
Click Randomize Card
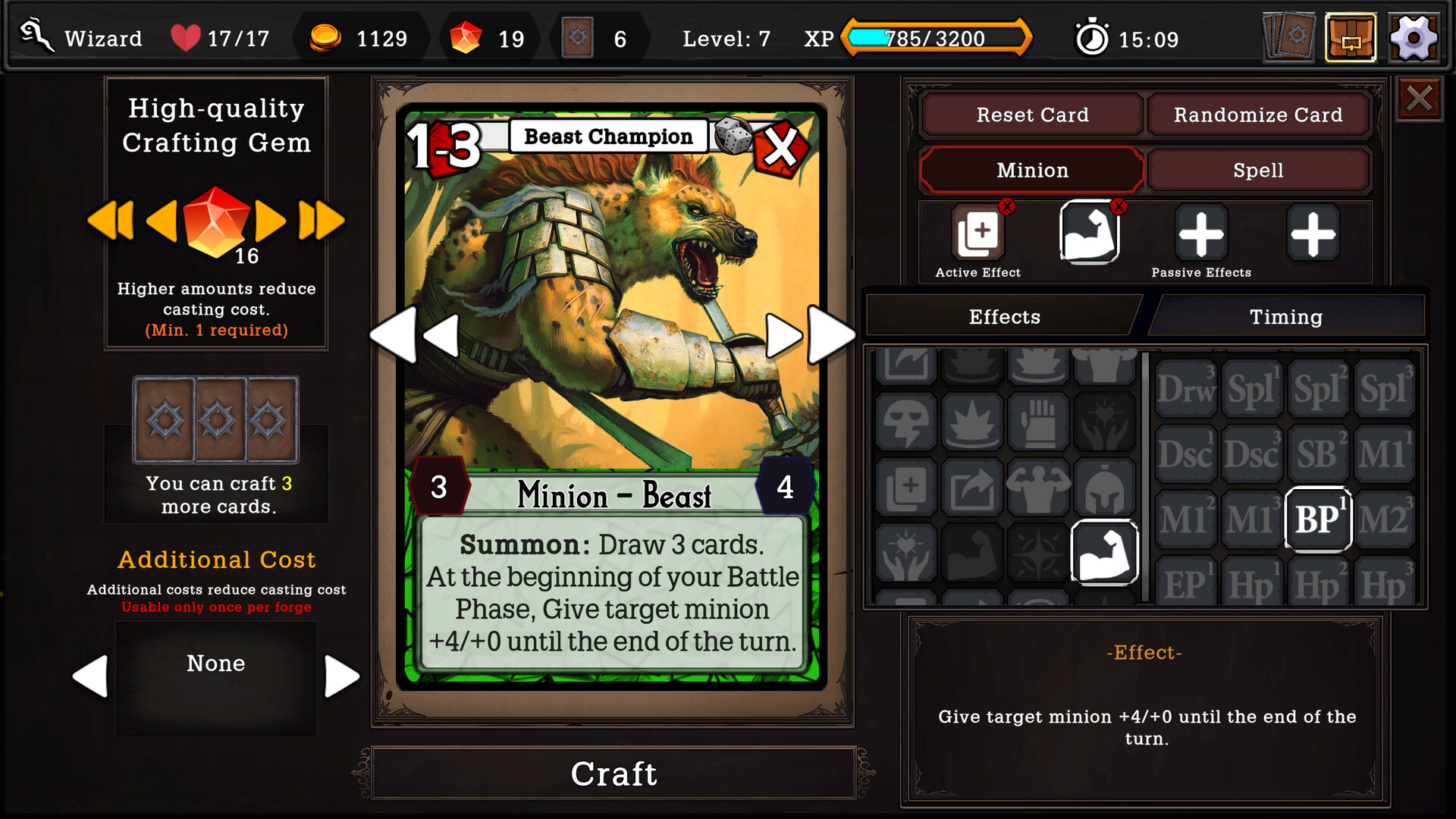[x=1258, y=115]
